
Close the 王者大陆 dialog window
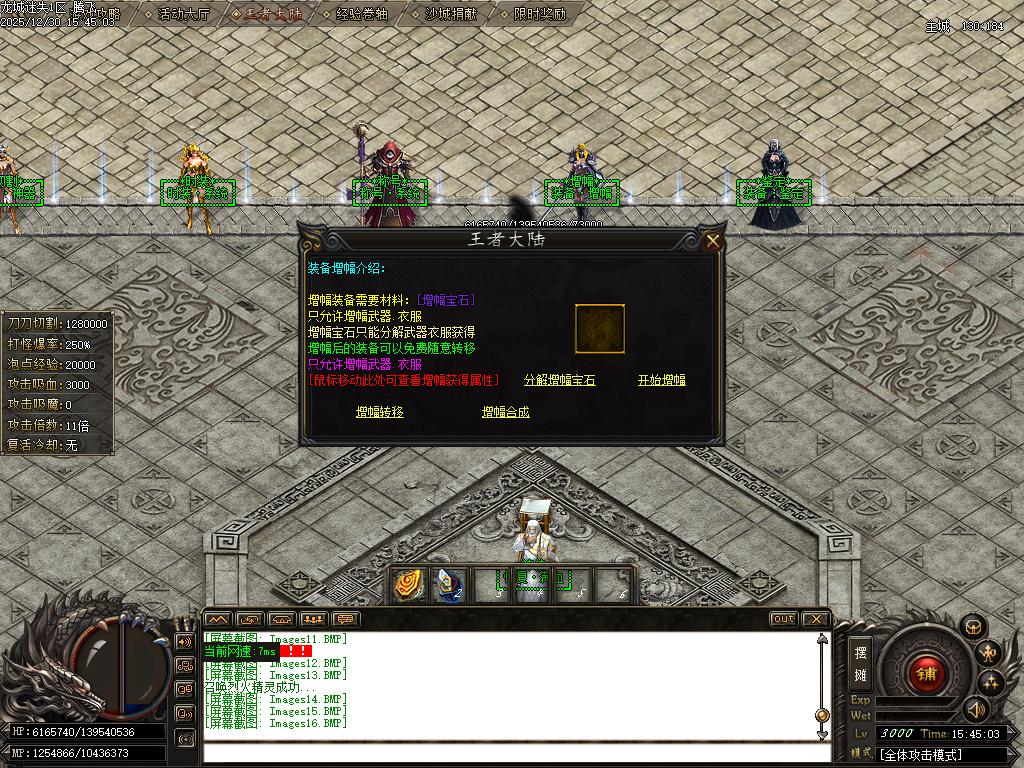(712, 241)
